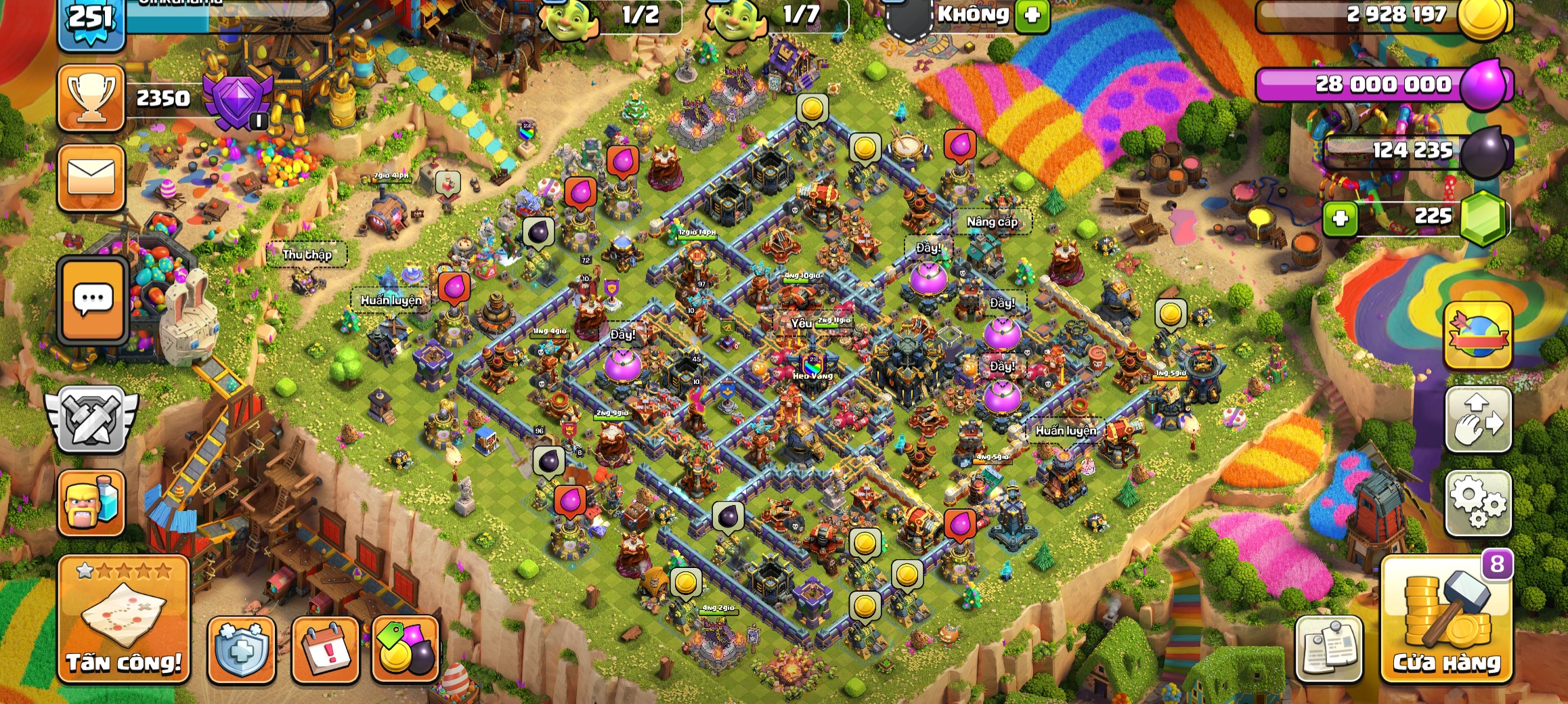Open the chat speech bubble panel
Image resolution: width=1568 pixels, height=704 pixels.
tap(93, 300)
